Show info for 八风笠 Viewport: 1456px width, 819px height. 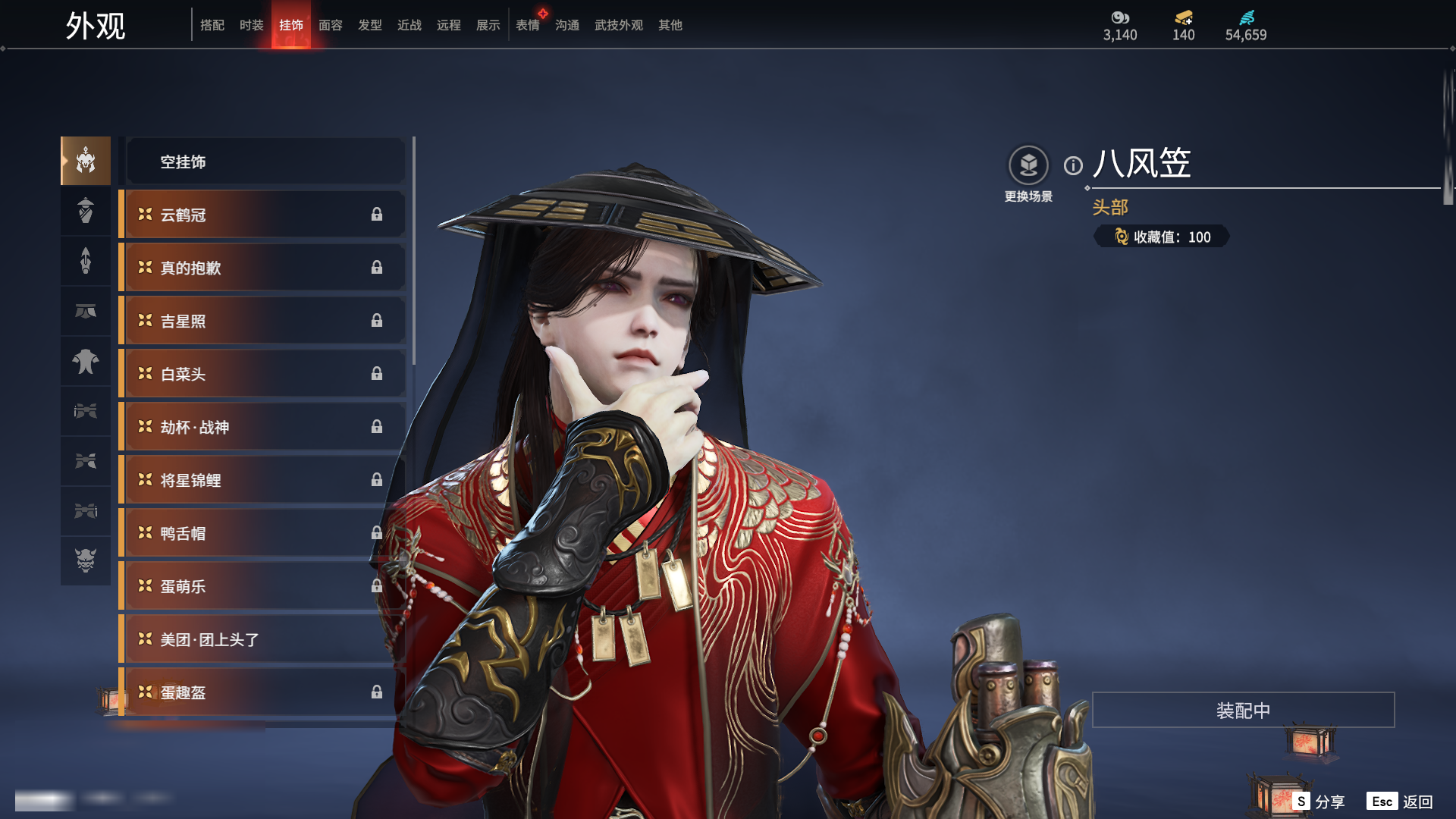pyautogui.click(x=1073, y=165)
